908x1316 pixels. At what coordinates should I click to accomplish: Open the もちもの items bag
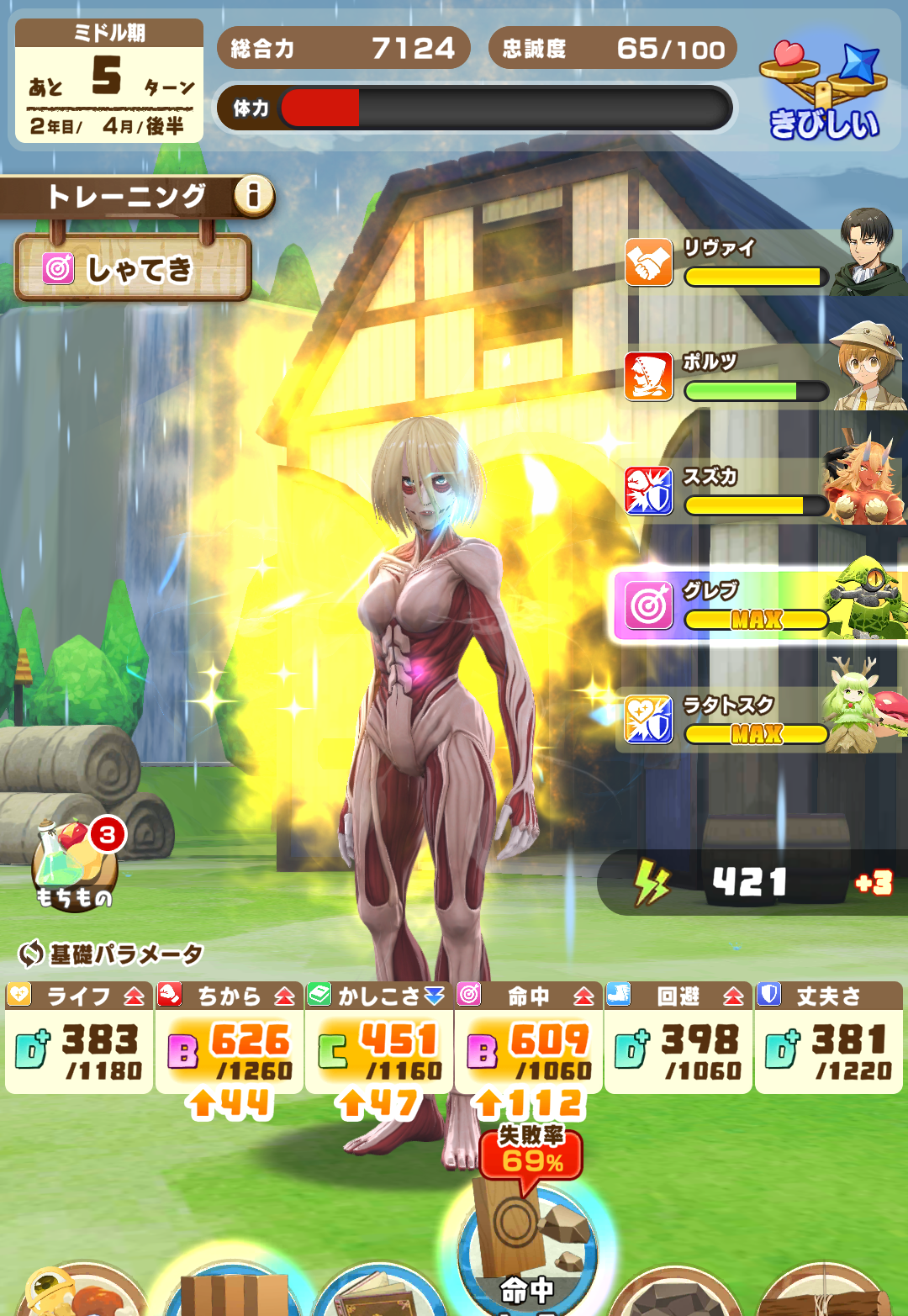point(74,866)
